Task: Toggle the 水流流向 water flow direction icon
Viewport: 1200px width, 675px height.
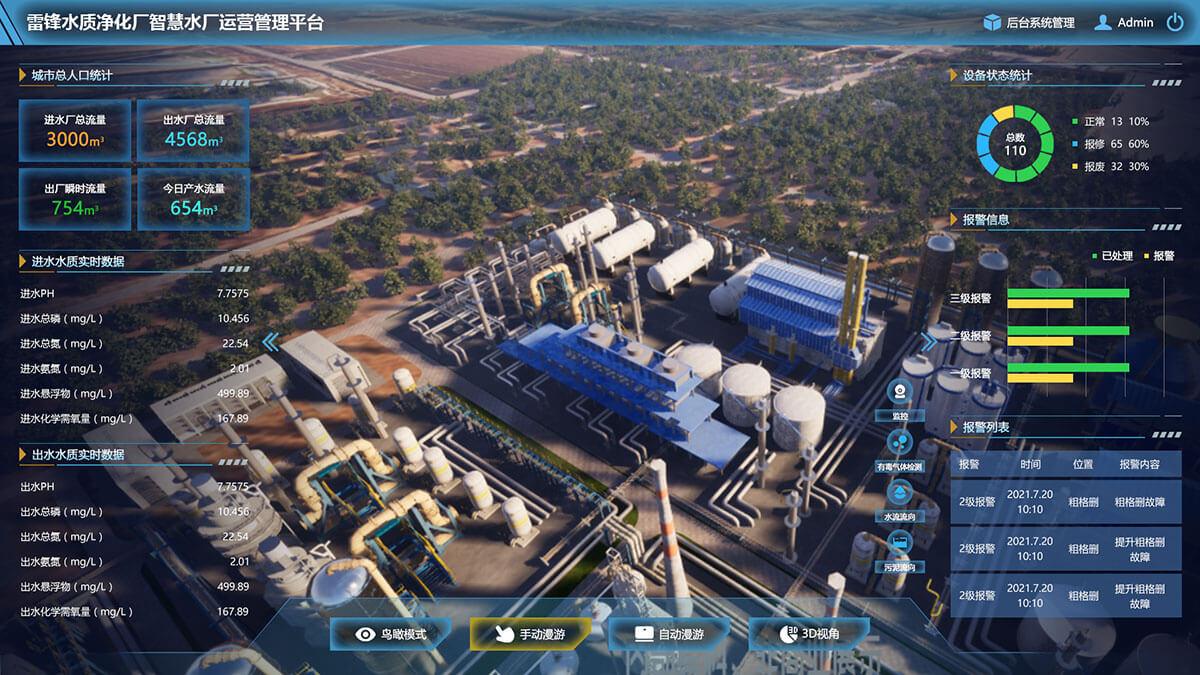Action: pos(900,493)
